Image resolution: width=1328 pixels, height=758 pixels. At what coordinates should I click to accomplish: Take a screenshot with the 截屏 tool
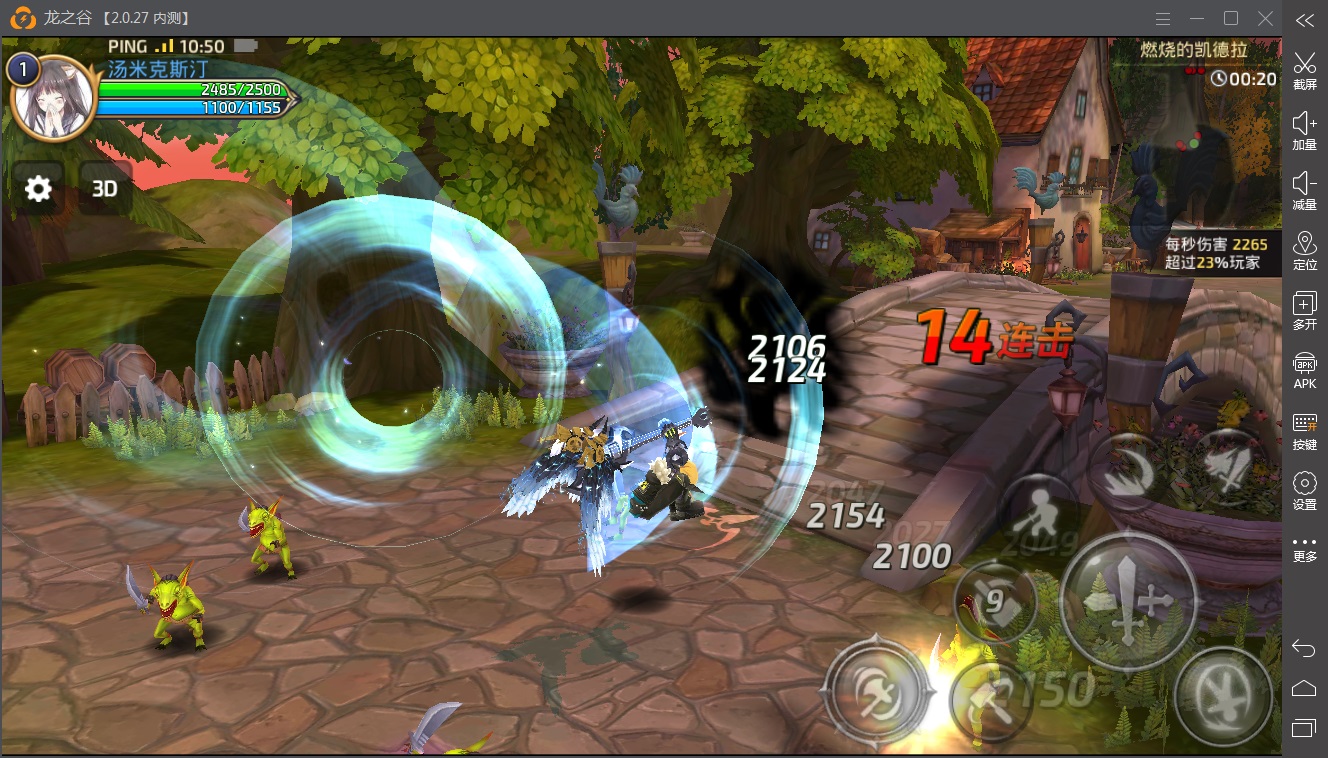1304,71
